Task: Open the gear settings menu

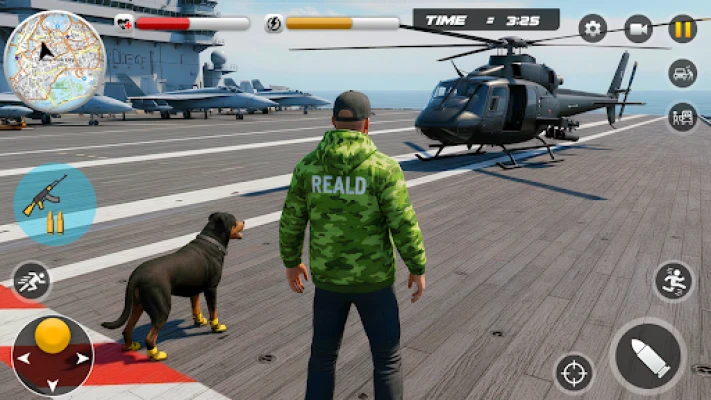Action: [x=593, y=28]
